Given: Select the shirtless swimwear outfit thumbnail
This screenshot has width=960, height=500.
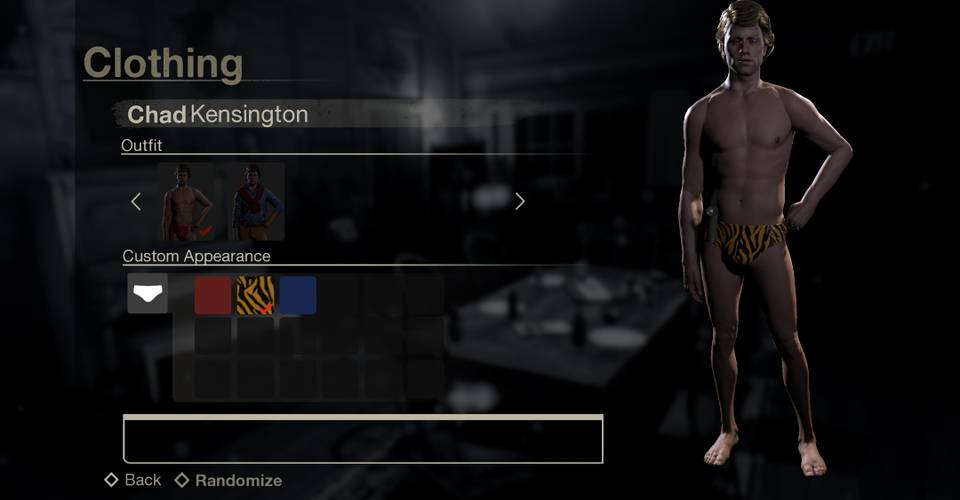Looking at the screenshot, I should (x=185, y=202).
